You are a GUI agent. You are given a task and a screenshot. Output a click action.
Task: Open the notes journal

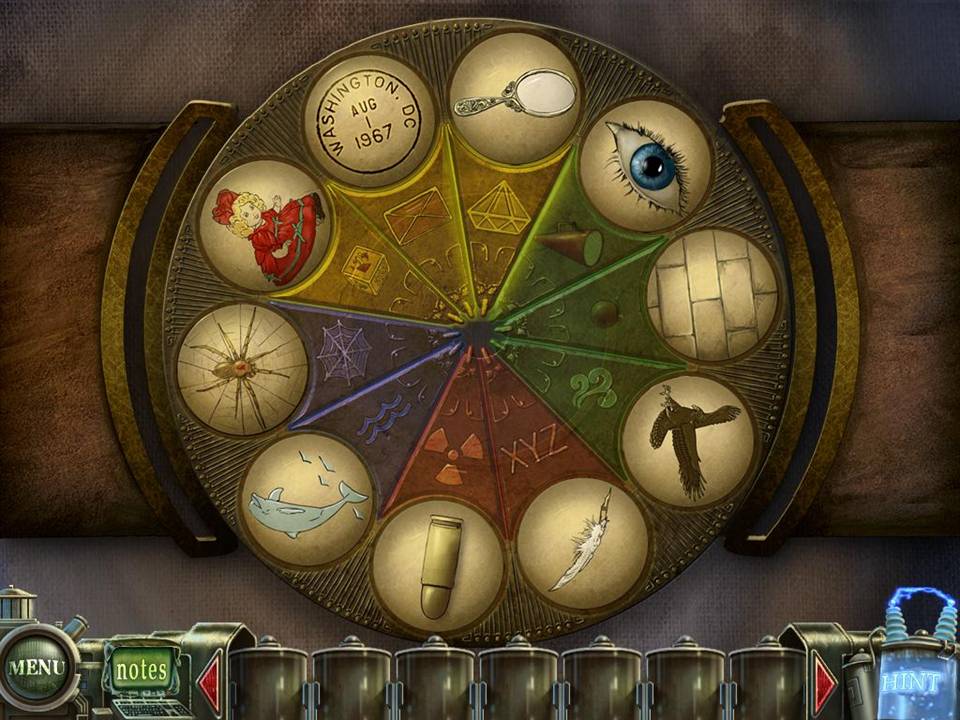[x=141, y=668]
